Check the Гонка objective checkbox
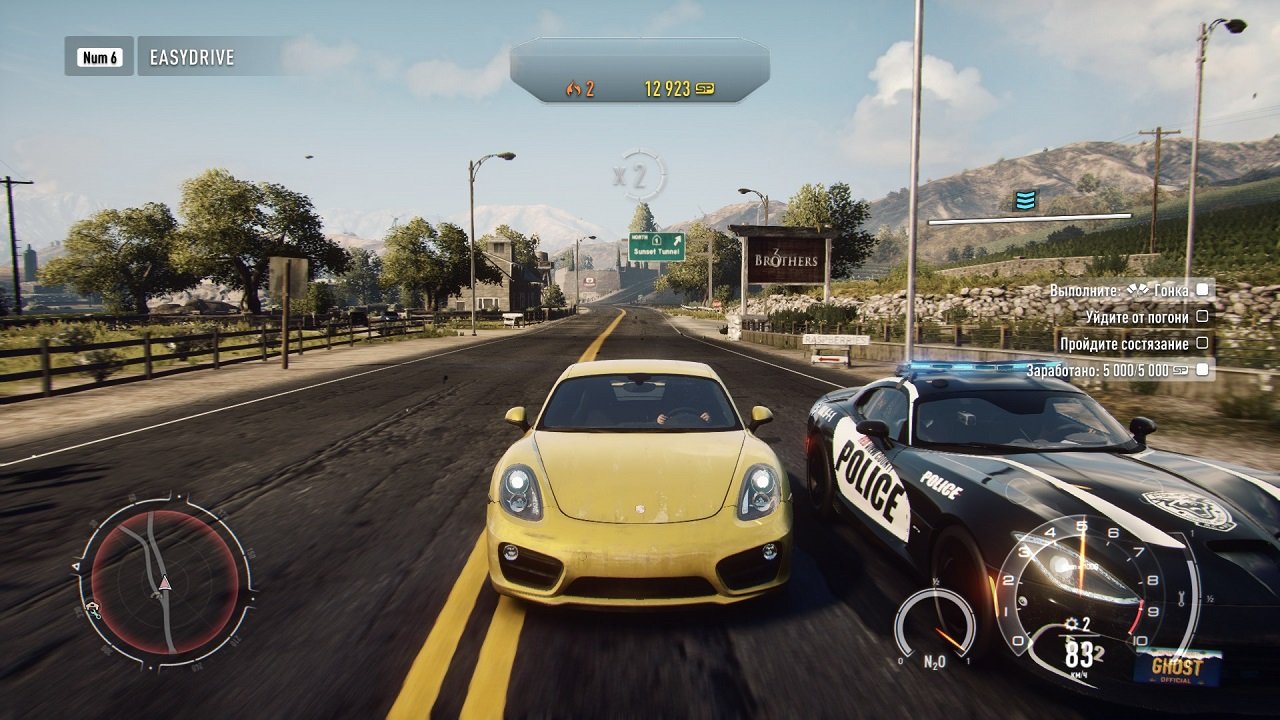1280x720 pixels. click(x=1202, y=290)
